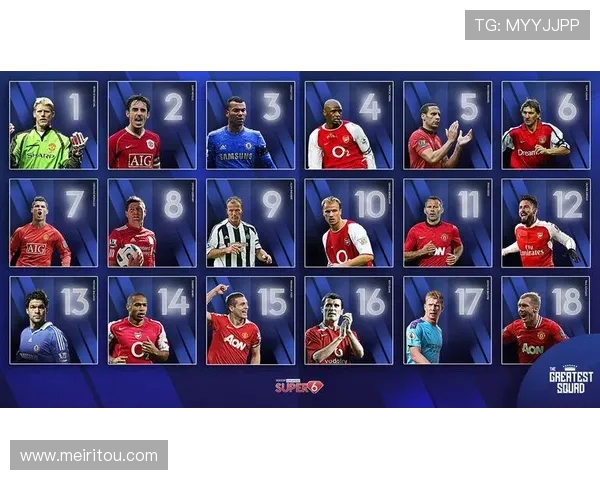
Task: Select player card number 1
Action: (54, 125)
